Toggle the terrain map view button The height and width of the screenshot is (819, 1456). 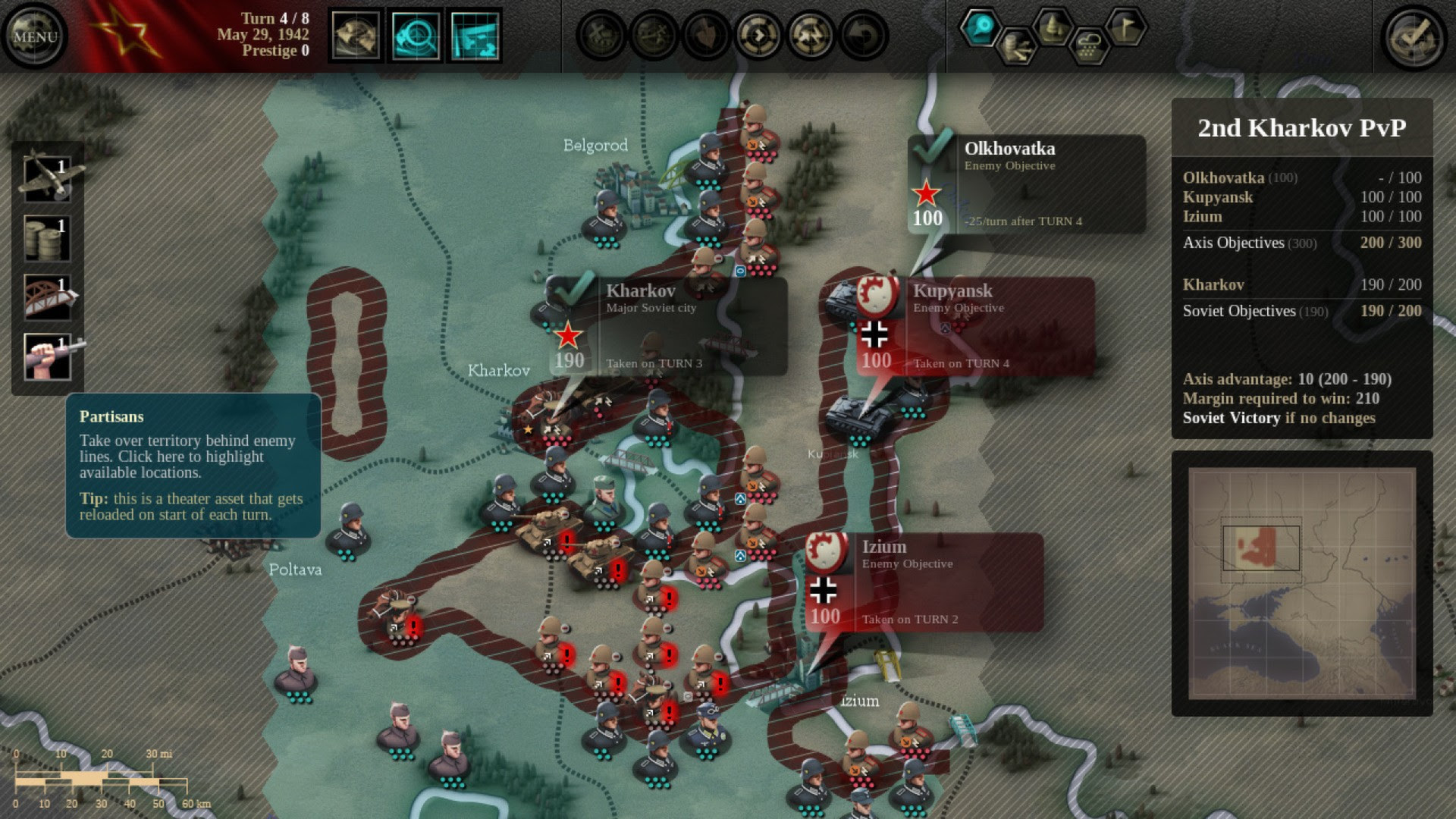(356, 36)
